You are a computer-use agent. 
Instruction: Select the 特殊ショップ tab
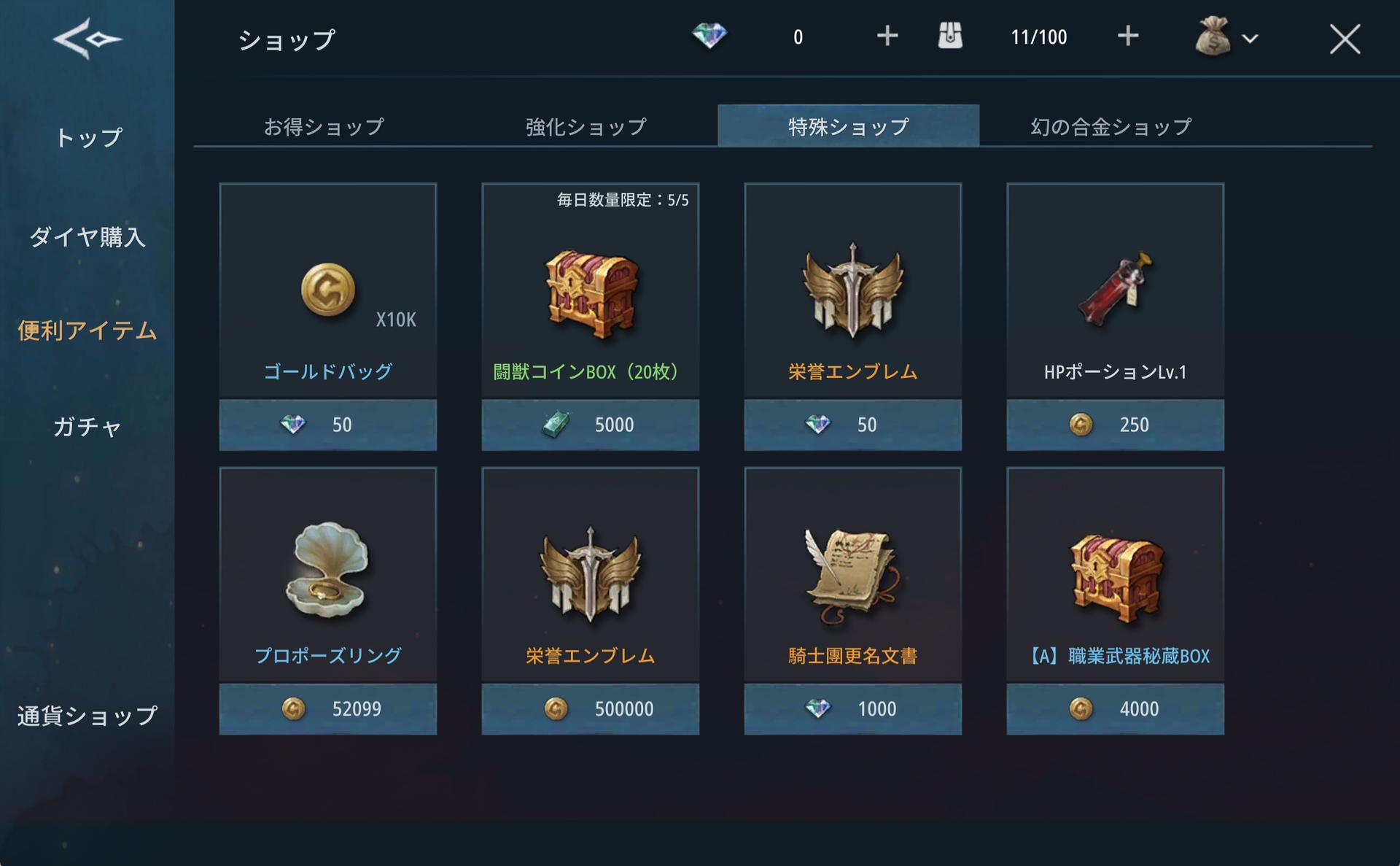coord(848,127)
